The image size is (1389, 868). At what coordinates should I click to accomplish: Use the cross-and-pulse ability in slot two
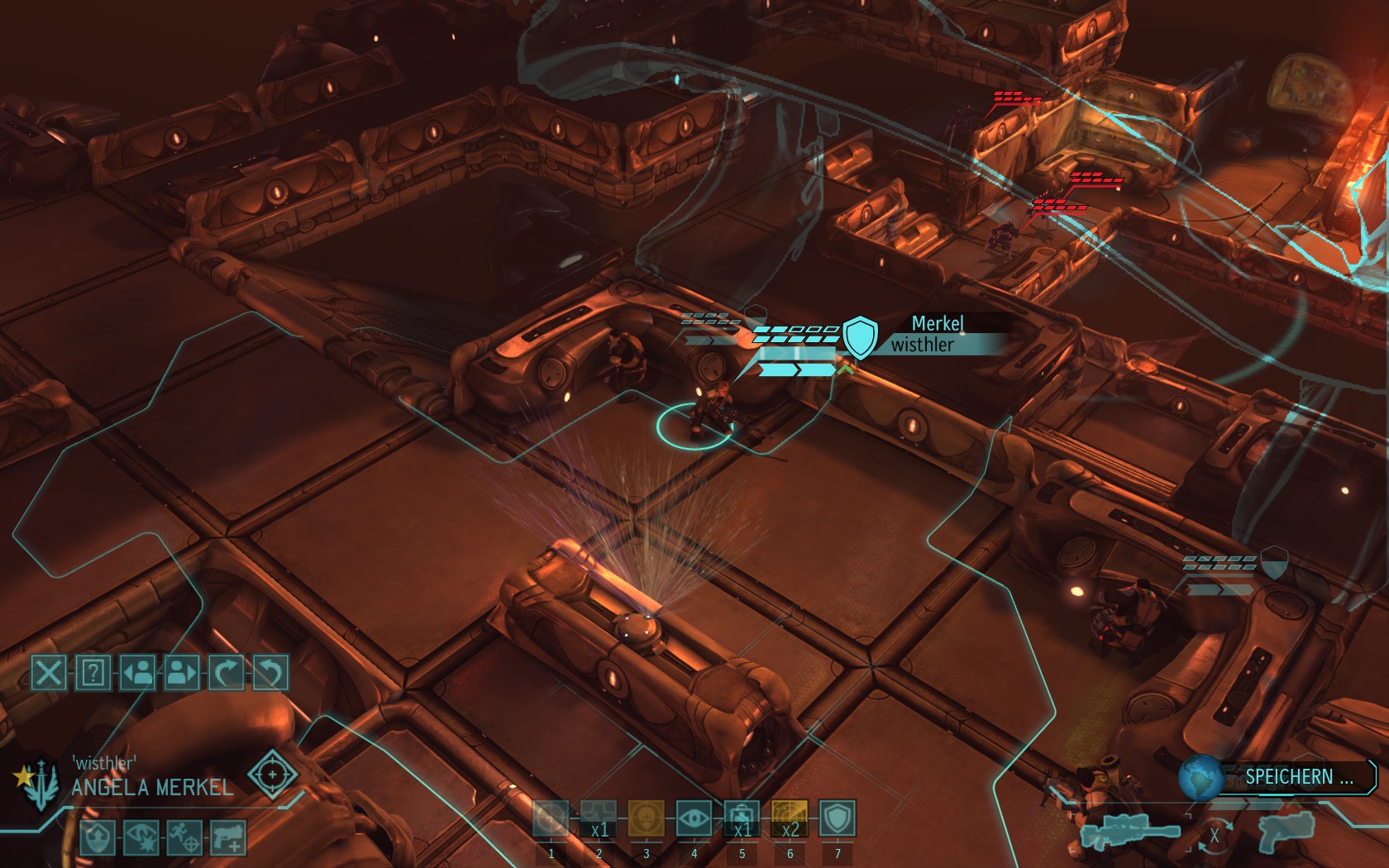coord(599,819)
